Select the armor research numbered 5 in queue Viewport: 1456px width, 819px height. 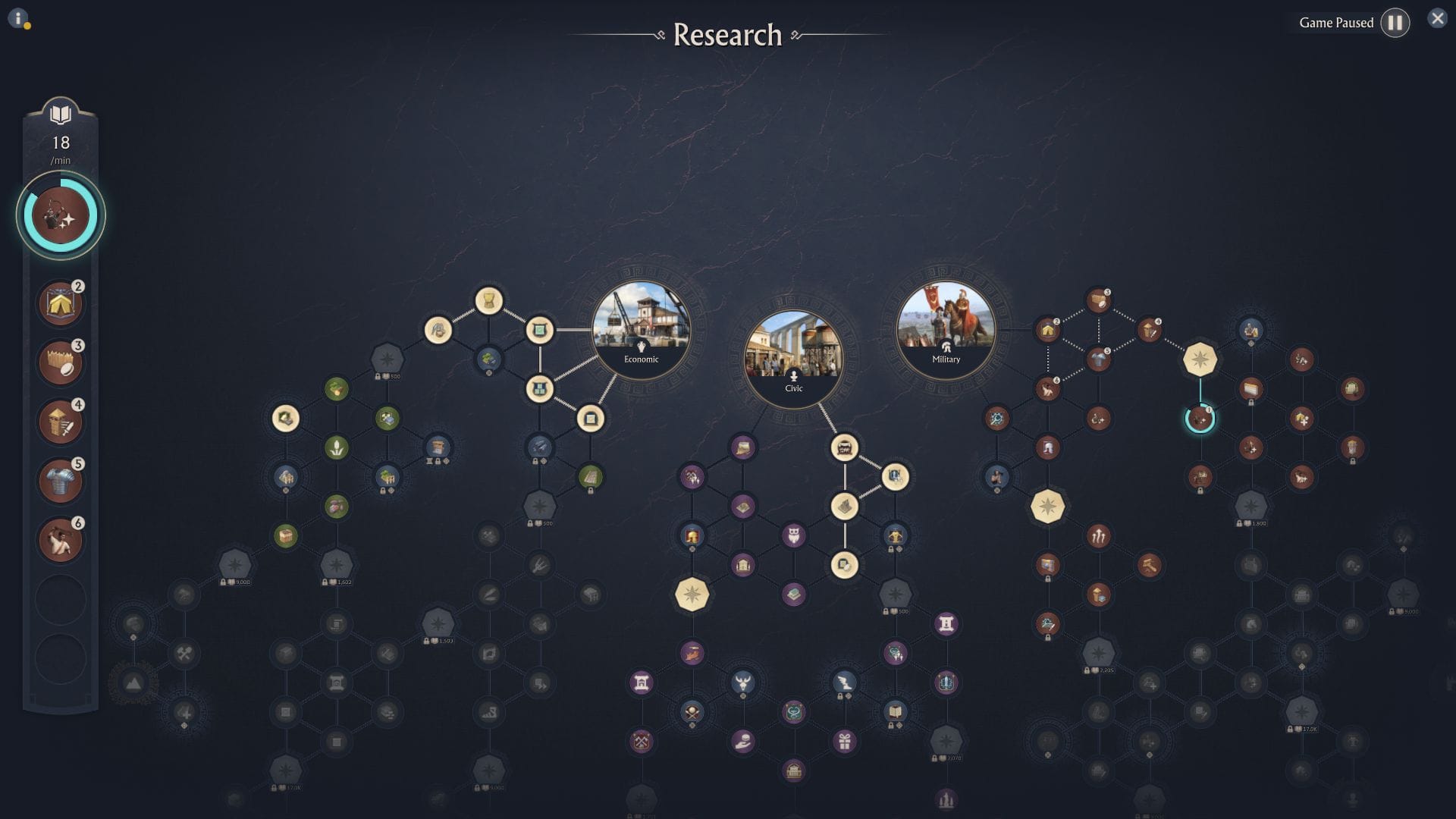(x=61, y=481)
